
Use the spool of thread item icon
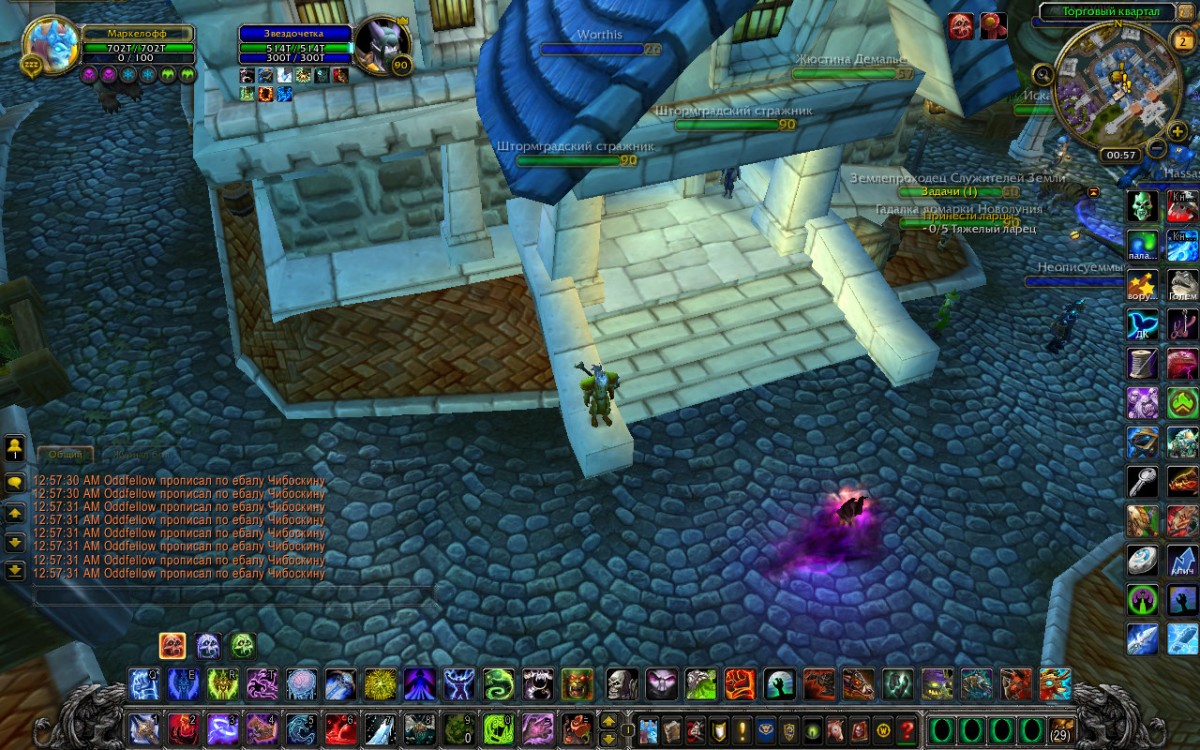coord(1143,363)
